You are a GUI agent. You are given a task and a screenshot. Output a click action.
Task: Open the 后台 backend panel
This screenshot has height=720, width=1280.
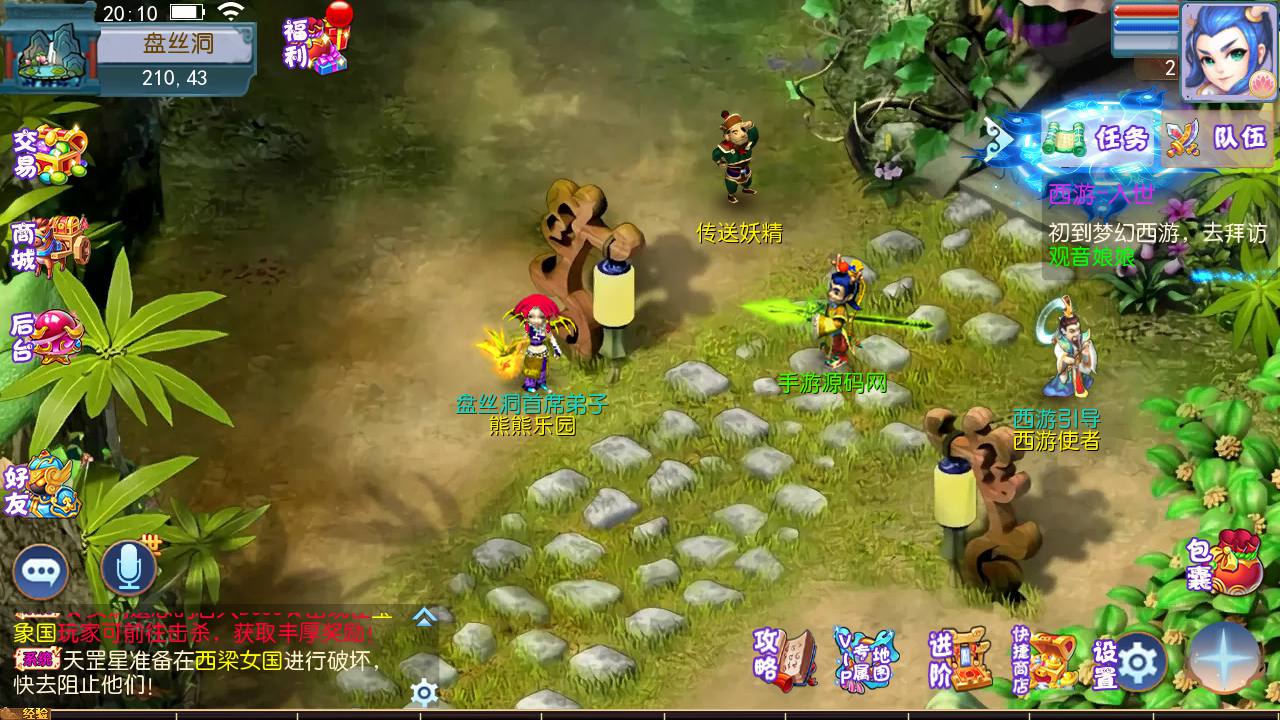click(x=47, y=337)
